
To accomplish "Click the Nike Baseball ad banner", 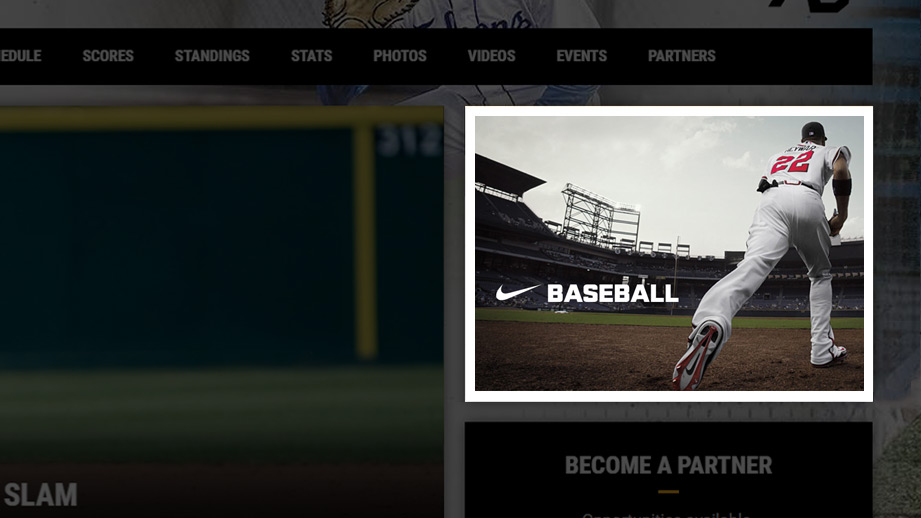I will (x=668, y=253).
